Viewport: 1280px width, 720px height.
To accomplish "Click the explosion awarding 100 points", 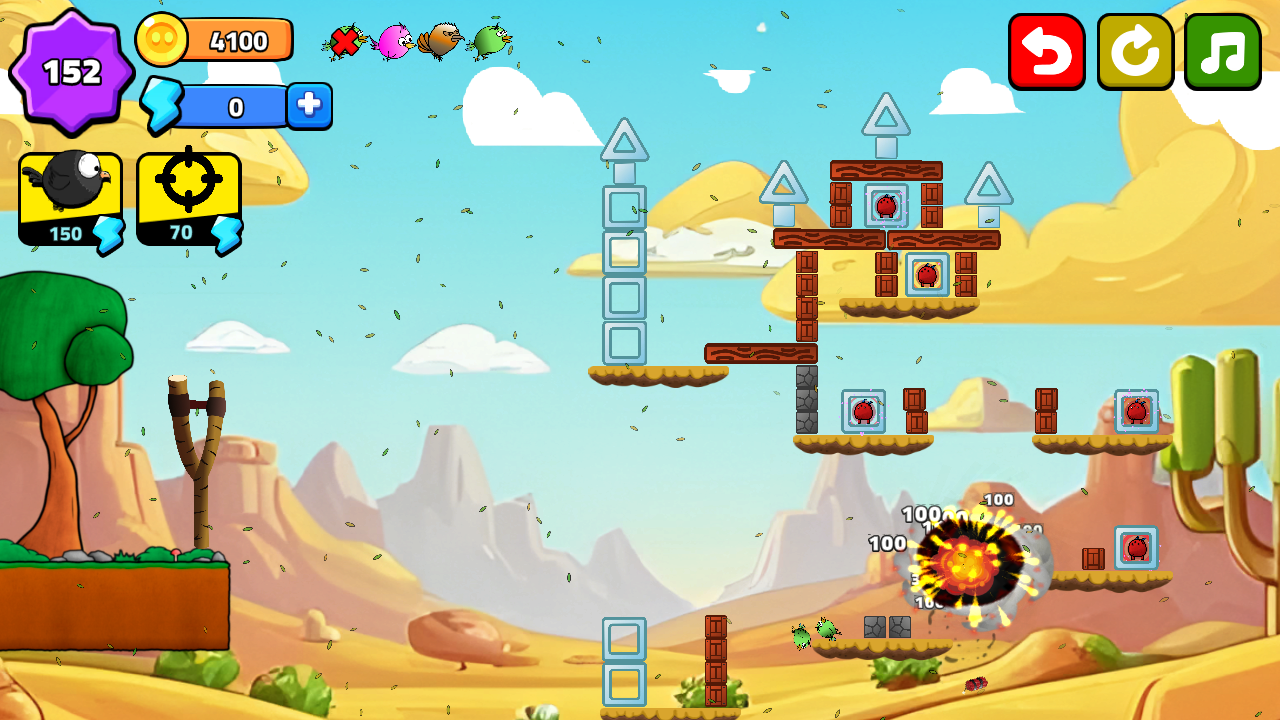I will 965,565.
